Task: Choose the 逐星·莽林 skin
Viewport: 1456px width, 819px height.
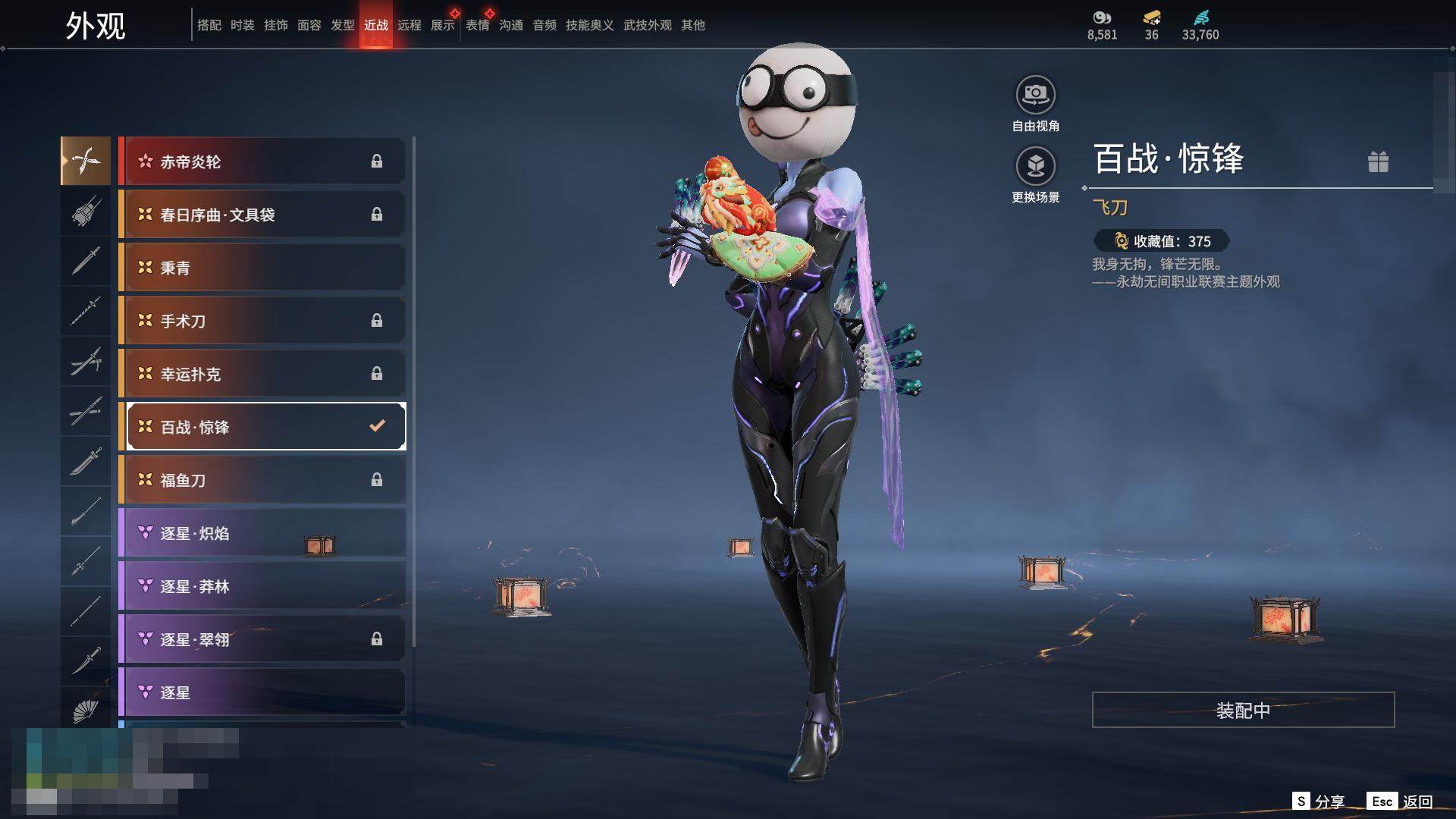Action: tap(262, 586)
